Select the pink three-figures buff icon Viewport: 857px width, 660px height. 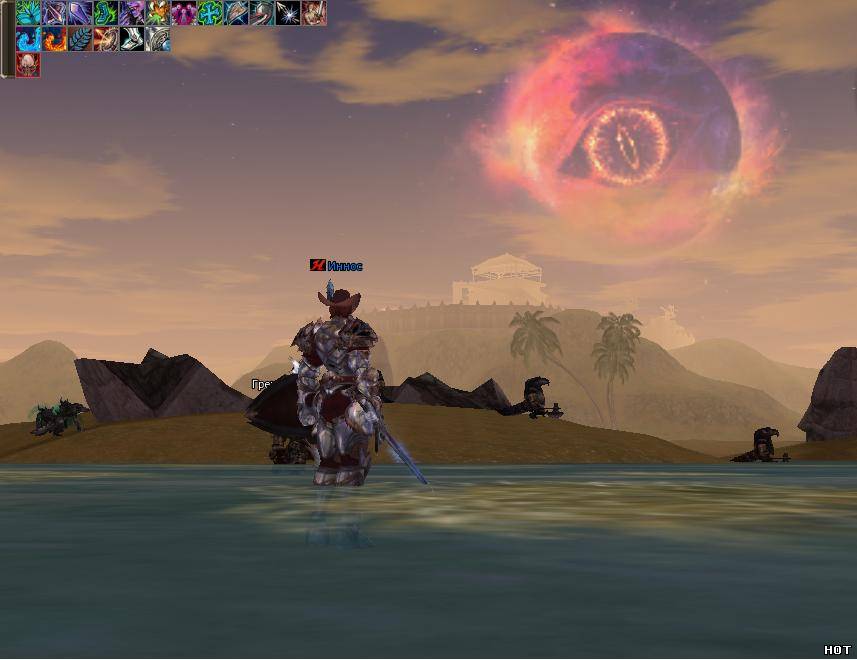pyautogui.click(x=184, y=13)
